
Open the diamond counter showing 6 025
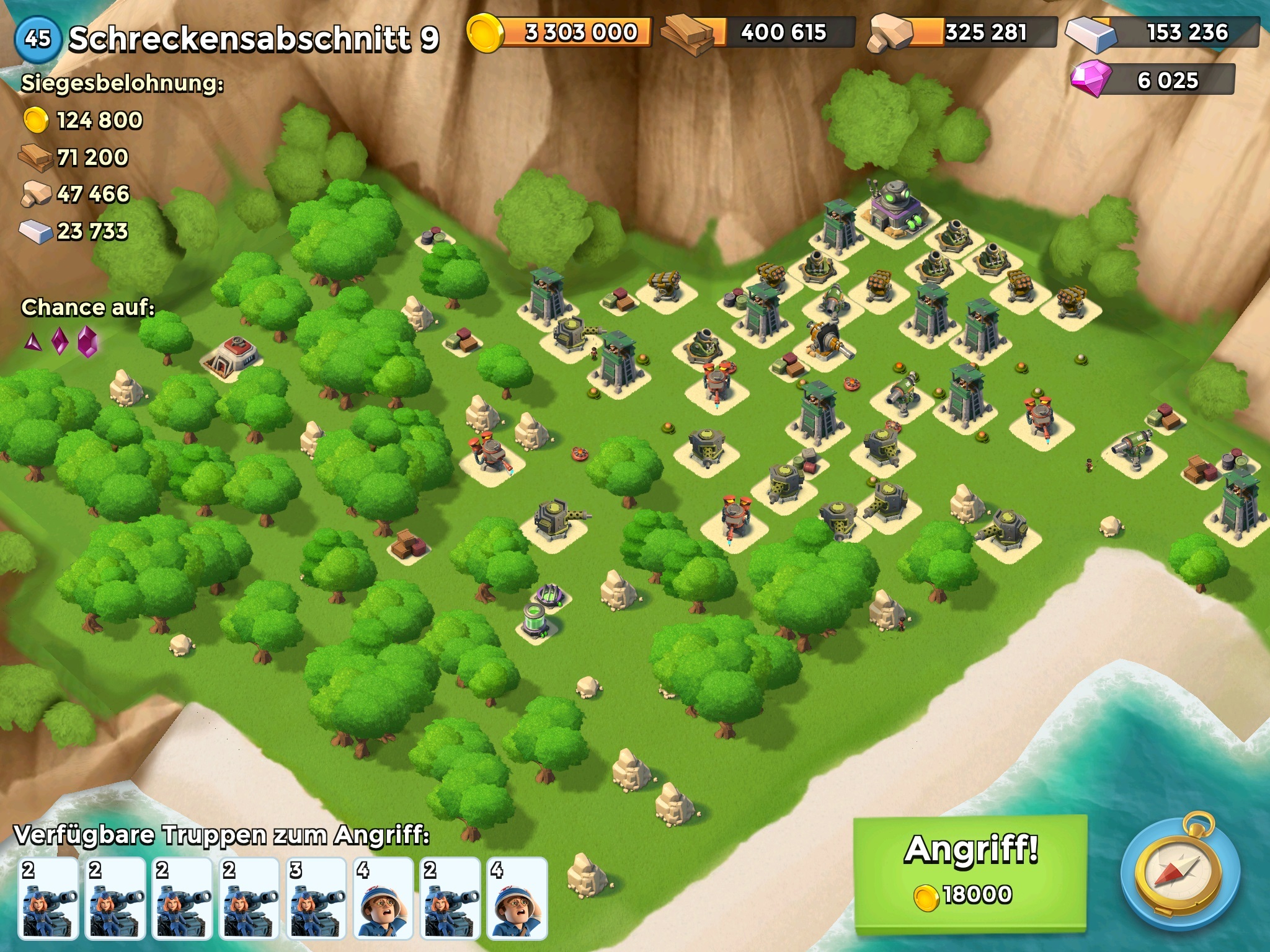1153,81
